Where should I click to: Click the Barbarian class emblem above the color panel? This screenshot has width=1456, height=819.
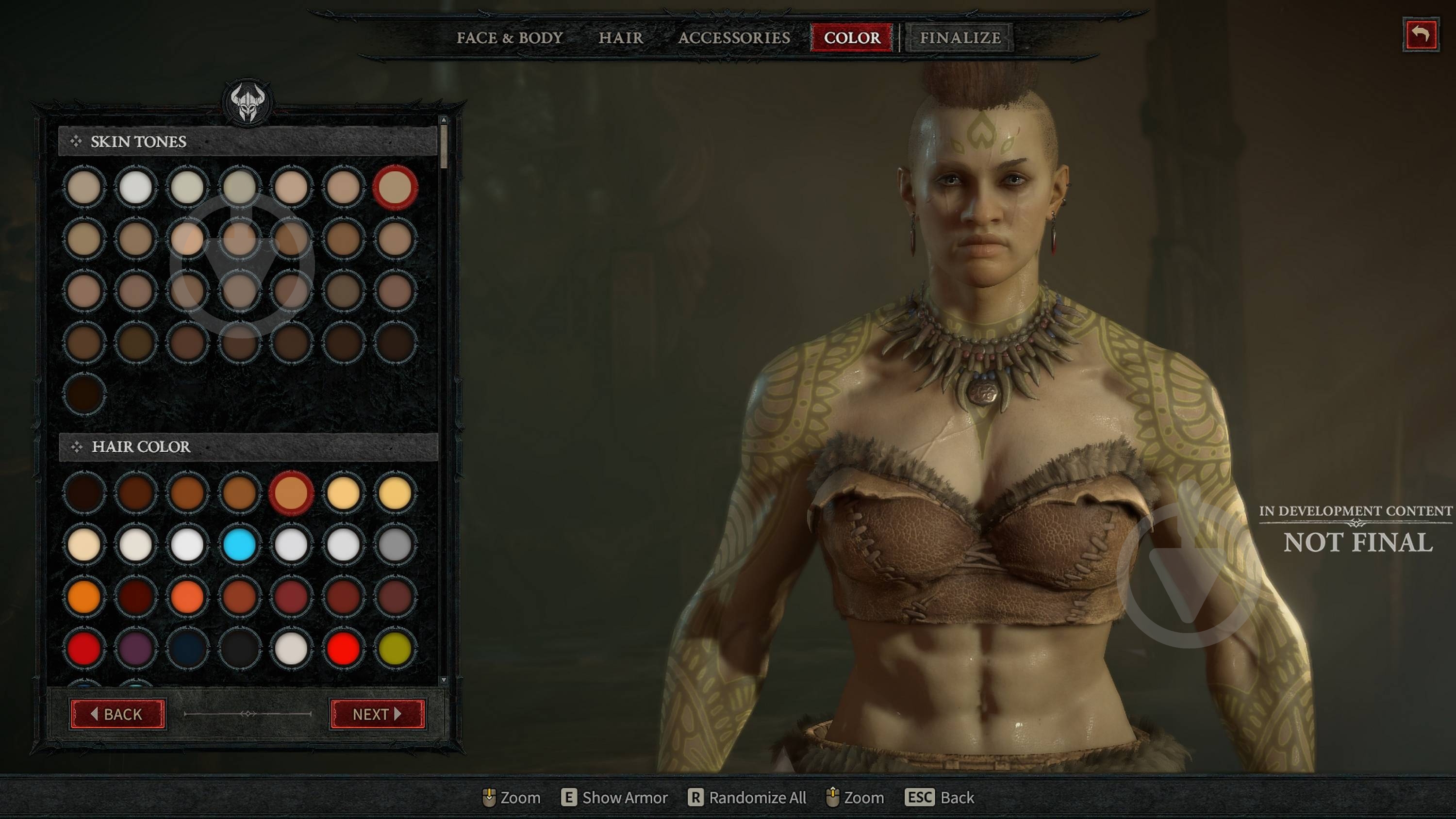pyautogui.click(x=248, y=105)
